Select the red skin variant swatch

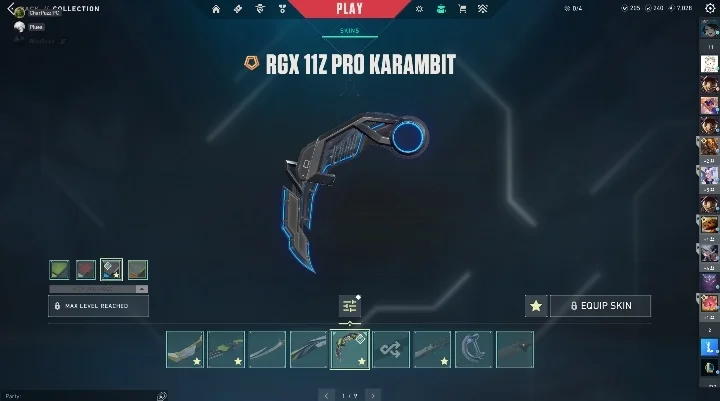(86, 270)
